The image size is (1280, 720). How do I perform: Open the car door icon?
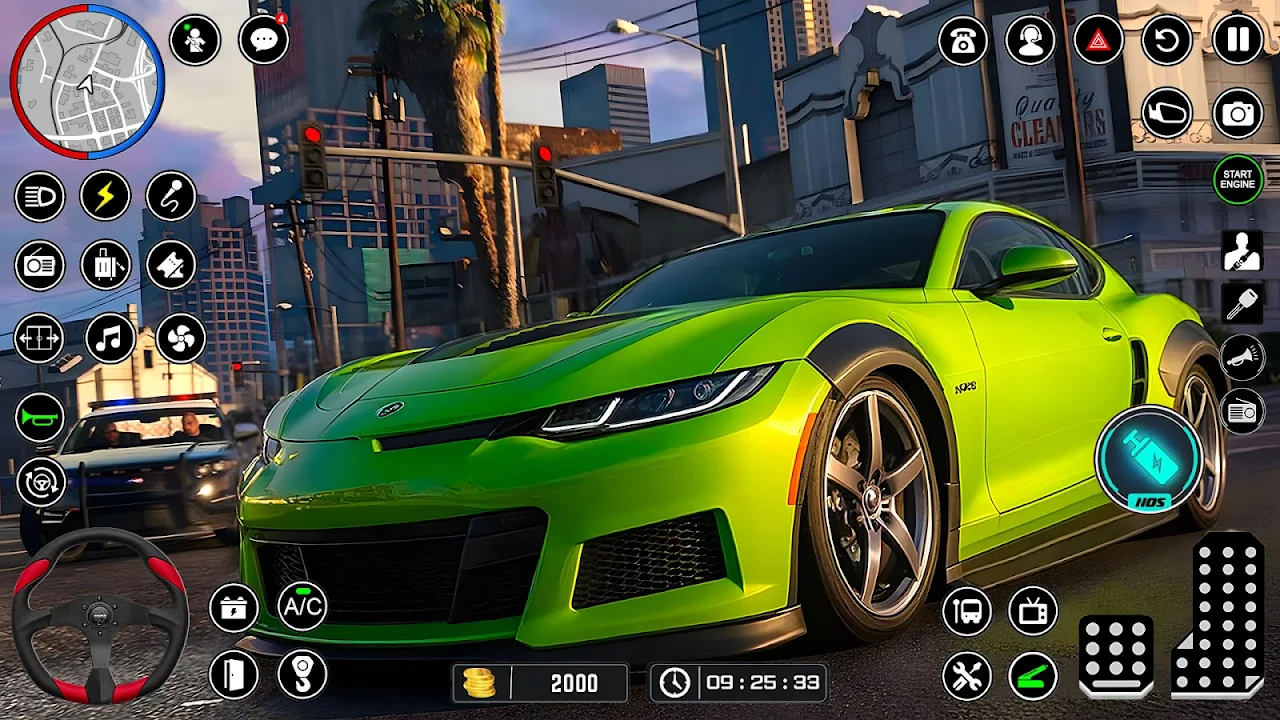[x=234, y=674]
